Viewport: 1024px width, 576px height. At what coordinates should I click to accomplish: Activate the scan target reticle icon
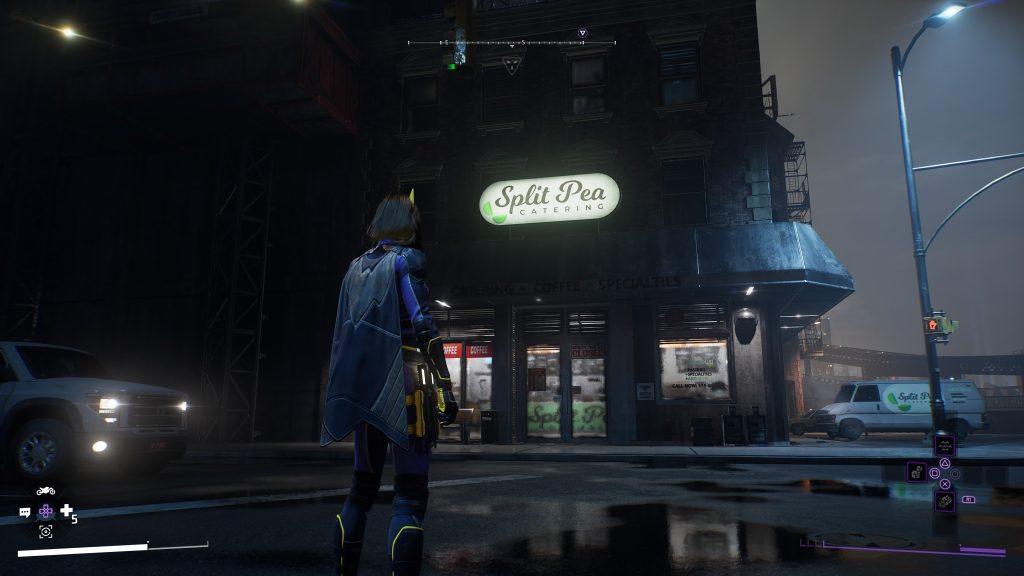pyautogui.click(x=46, y=532)
